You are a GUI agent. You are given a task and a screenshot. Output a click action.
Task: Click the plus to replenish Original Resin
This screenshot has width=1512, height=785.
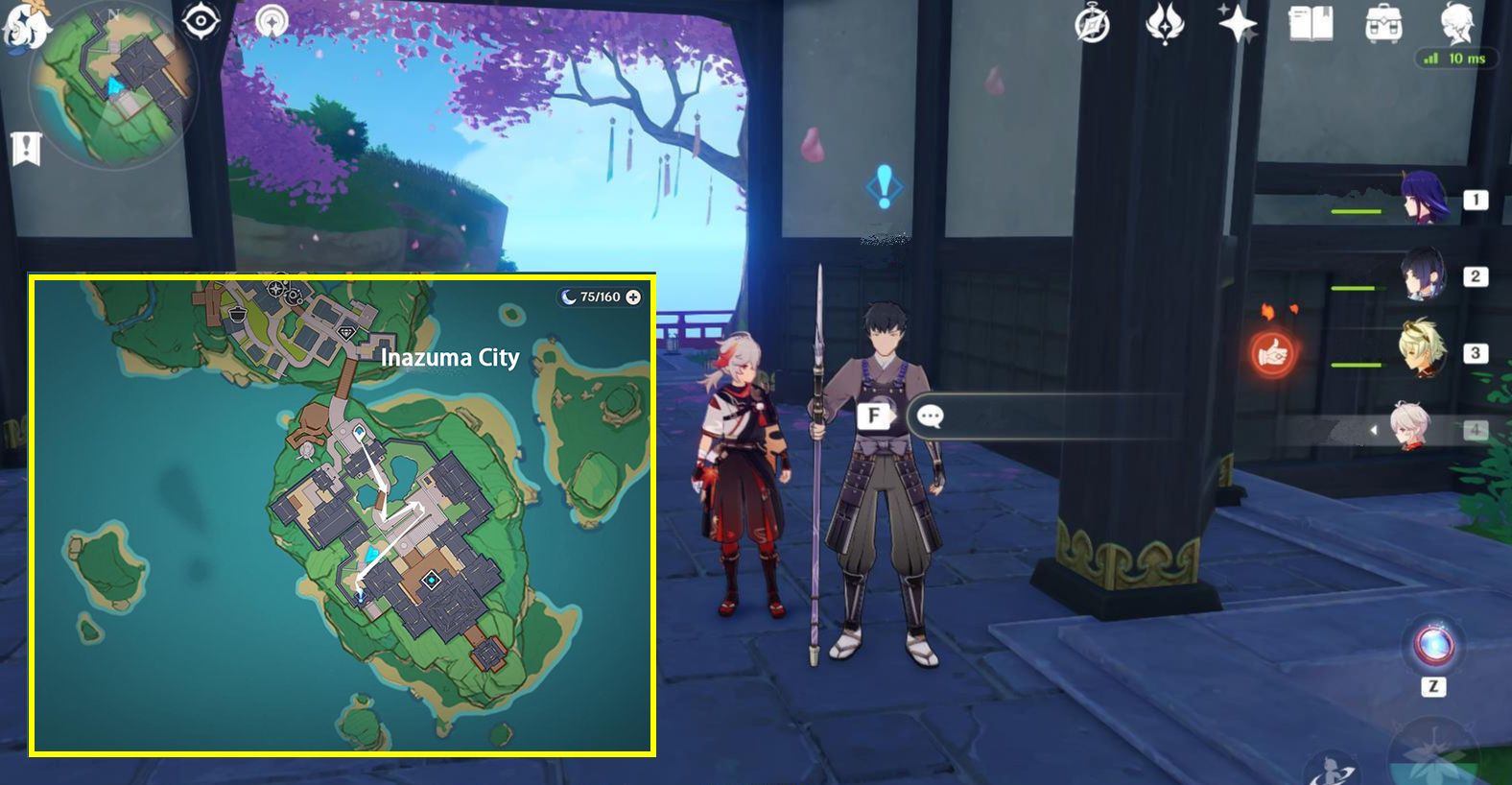[x=632, y=297]
